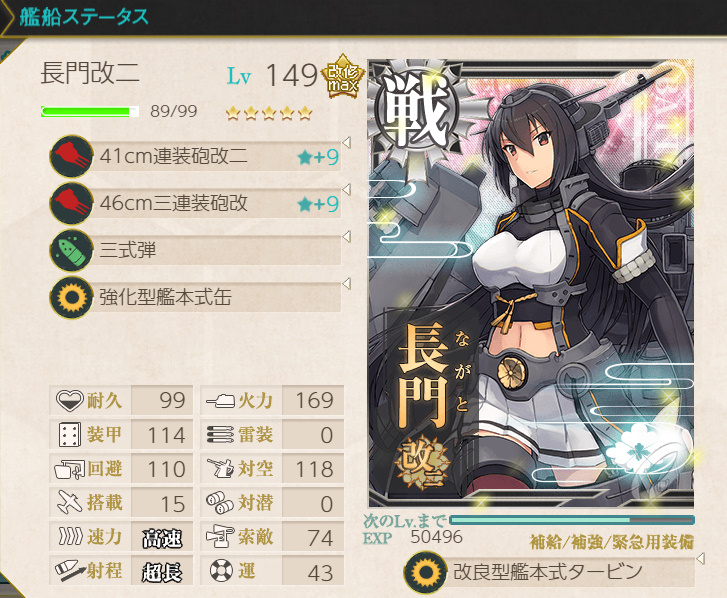Screen dimensions: 727x598
Task: Select the 46cm三連装砲改 equipment slot
Action: tap(195, 204)
